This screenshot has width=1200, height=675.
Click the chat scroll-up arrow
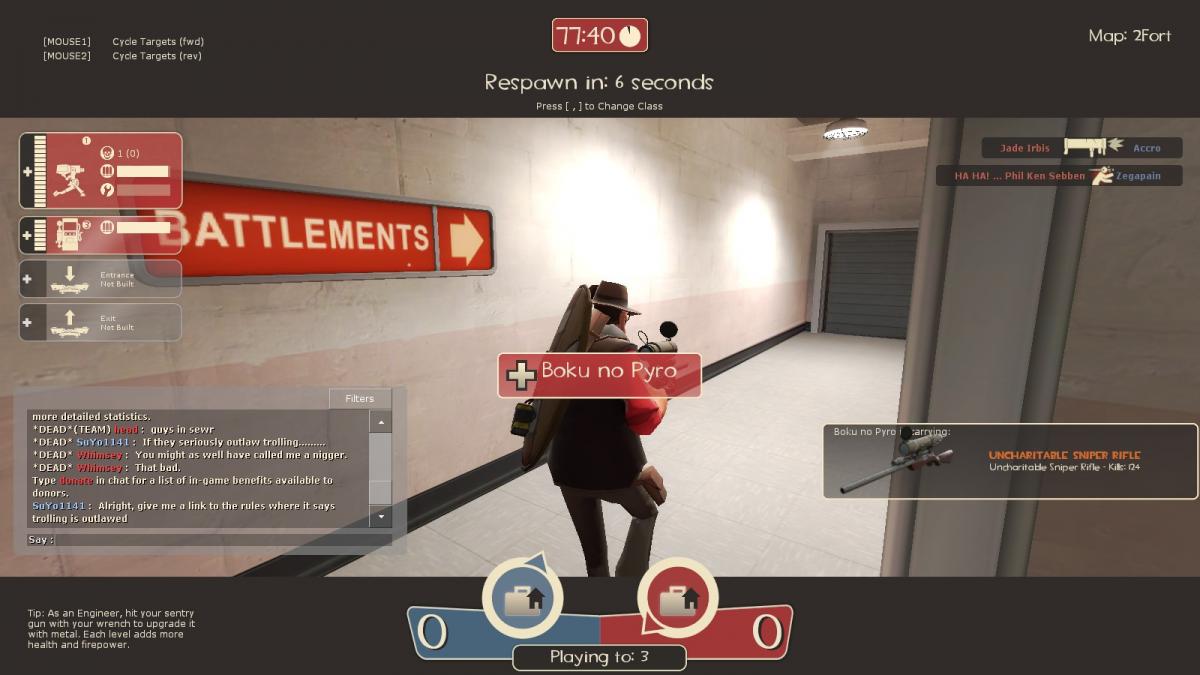pos(380,423)
